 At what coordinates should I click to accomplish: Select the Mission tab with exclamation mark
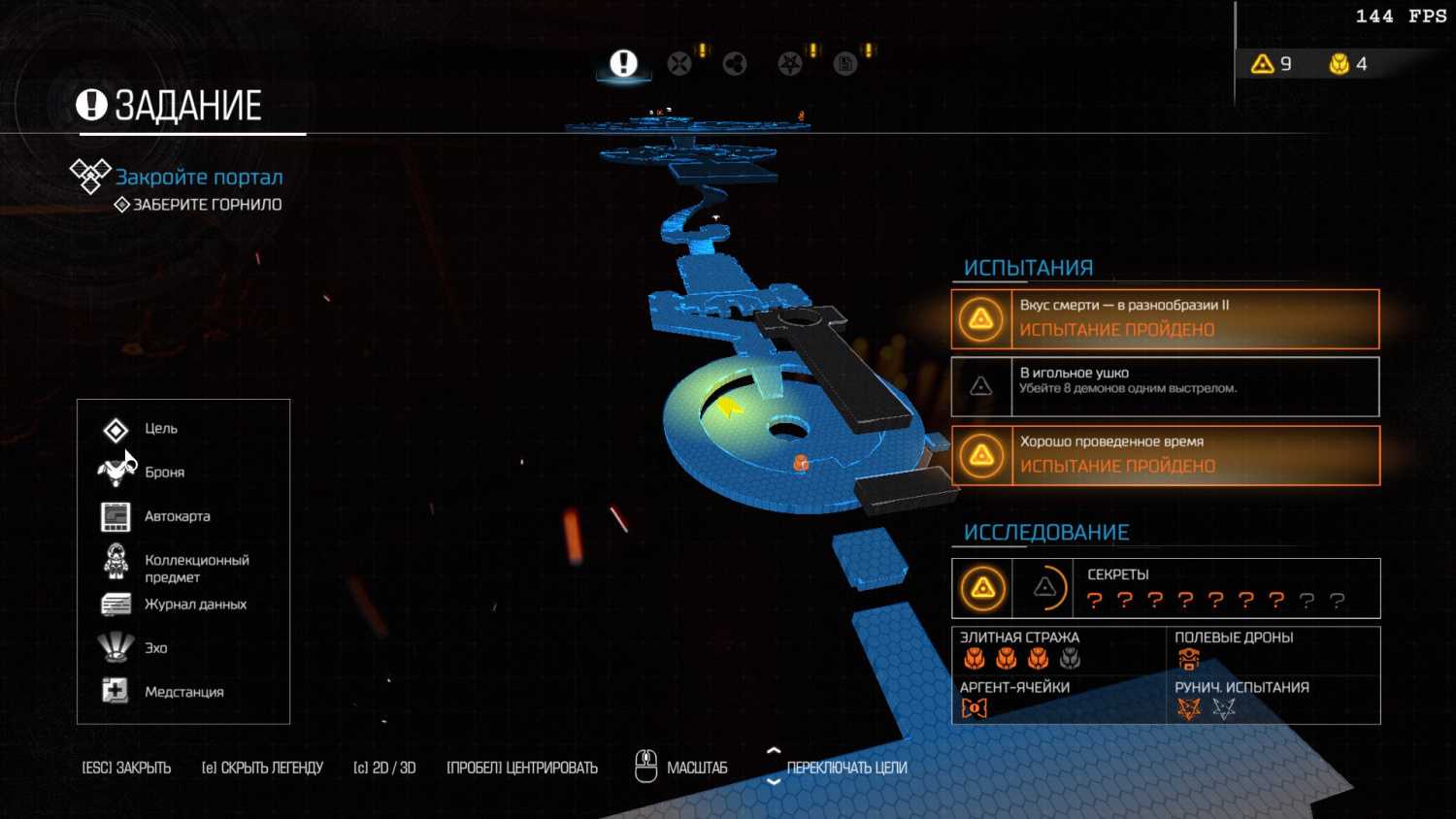click(x=623, y=64)
